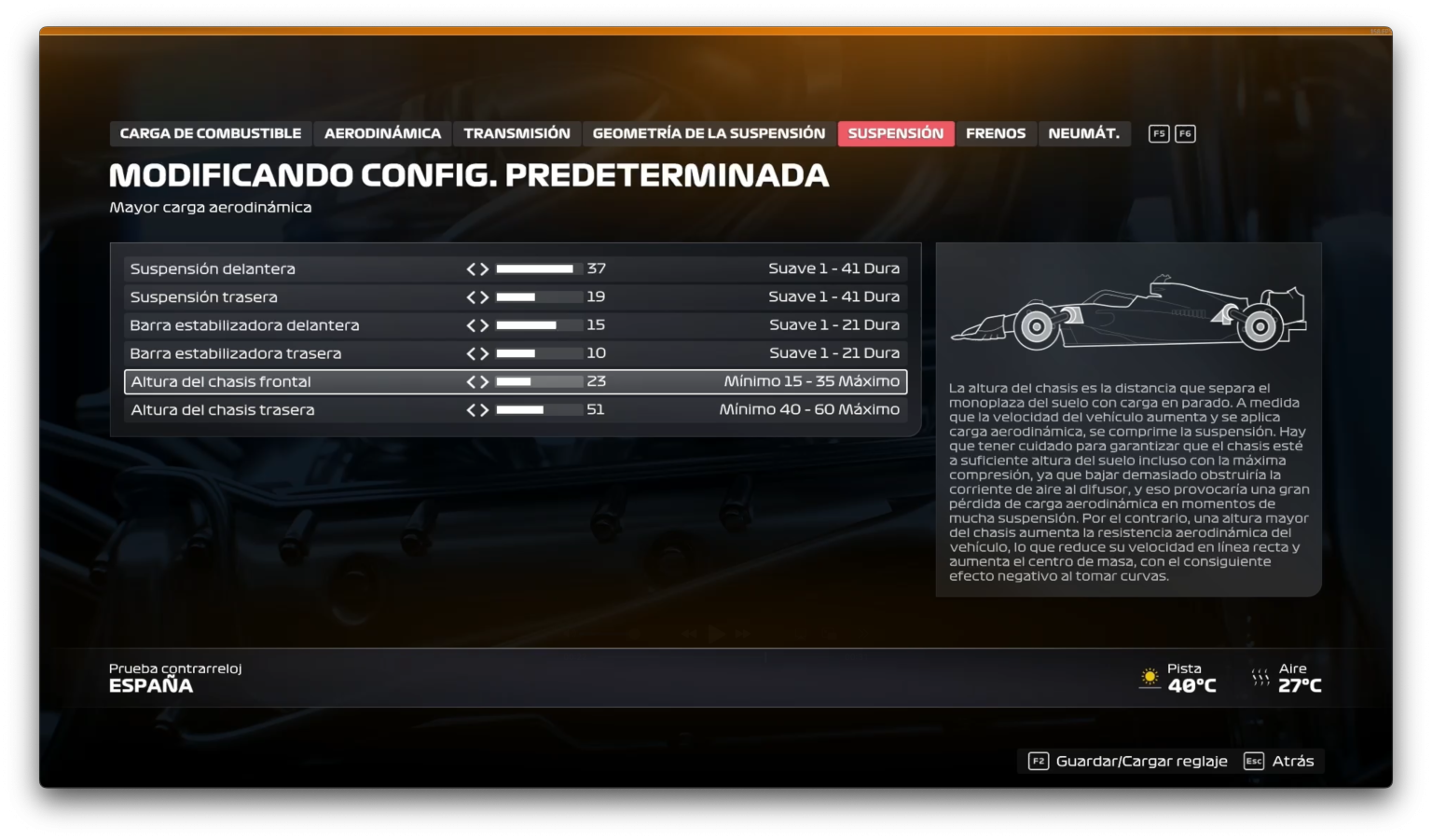Click the F6 shortcut icon near the tabs
Screen dimensions: 1432x840
[x=1185, y=133]
